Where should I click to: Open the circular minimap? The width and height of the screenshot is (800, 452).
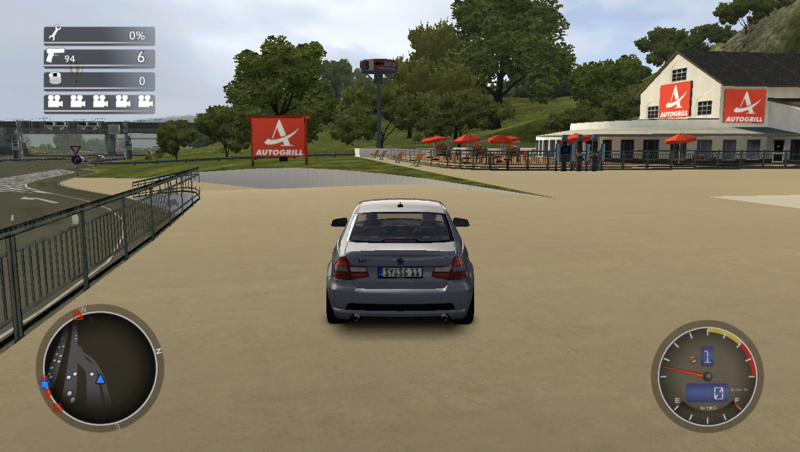98,367
